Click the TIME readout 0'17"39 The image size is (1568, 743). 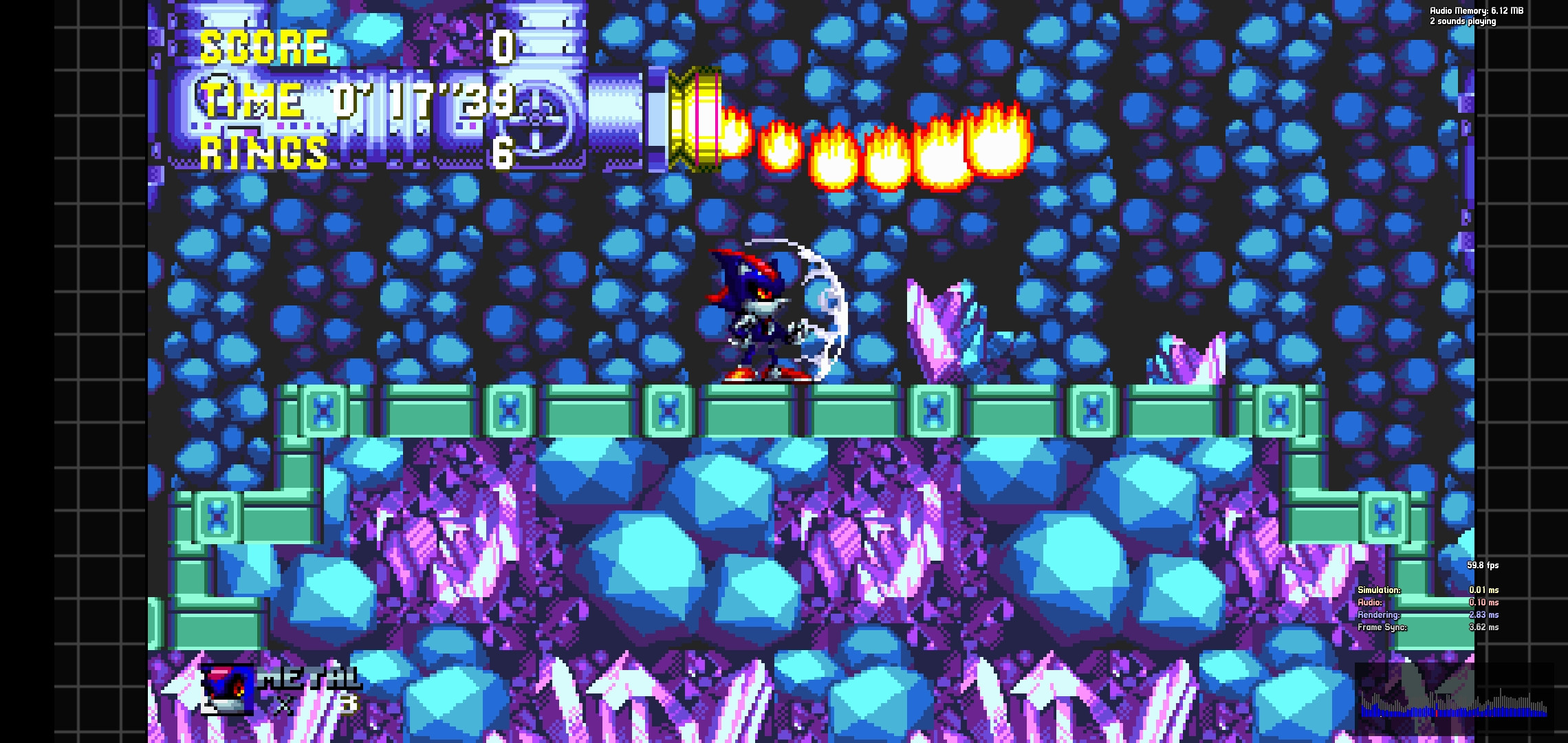(x=423, y=102)
